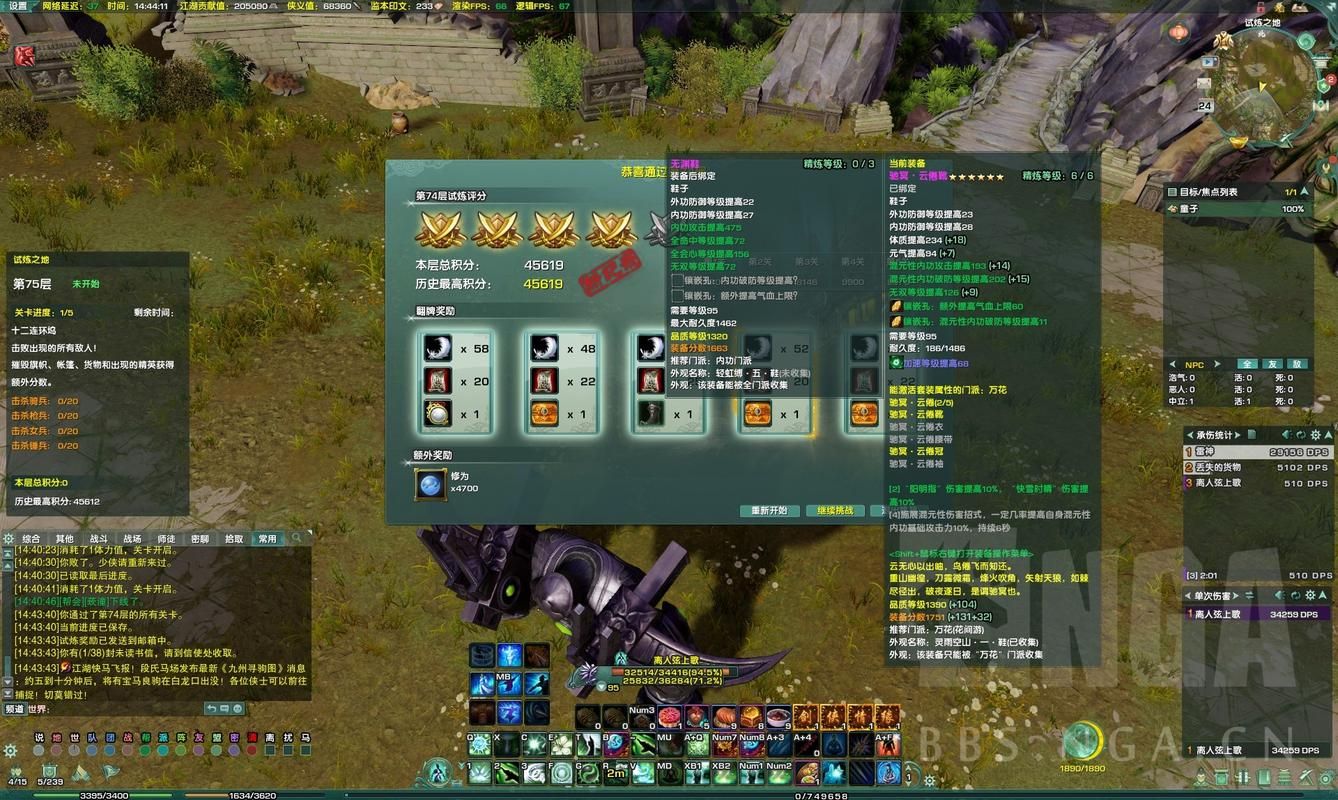The height and width of the screenshot is (800, 1338).
Task: Toggle the 目标/焦点列表 checkbox
Action: 1172,192
